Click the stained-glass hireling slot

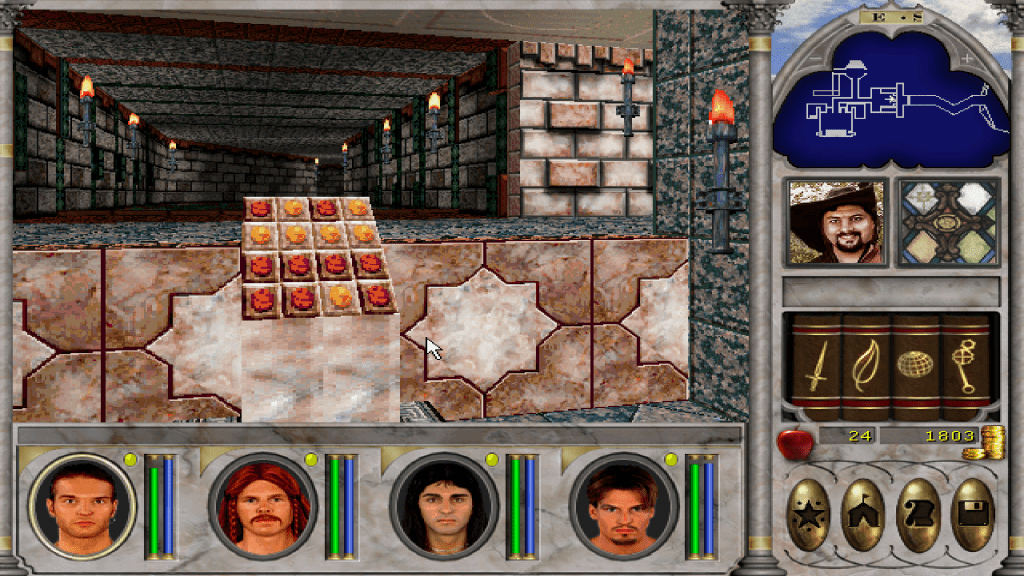pyautogui.click(x=948, y=222)
